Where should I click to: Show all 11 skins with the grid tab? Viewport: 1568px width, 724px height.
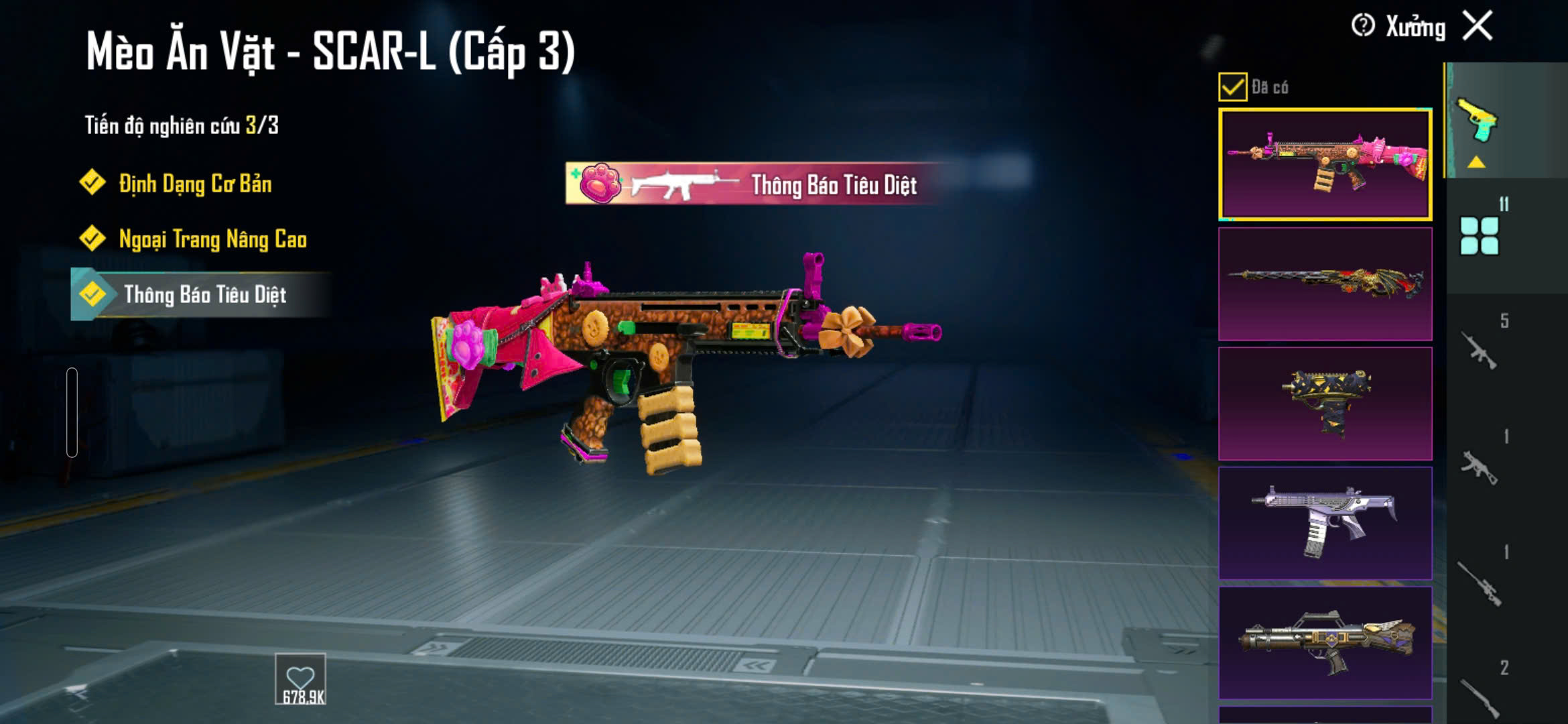[1480, 235]
